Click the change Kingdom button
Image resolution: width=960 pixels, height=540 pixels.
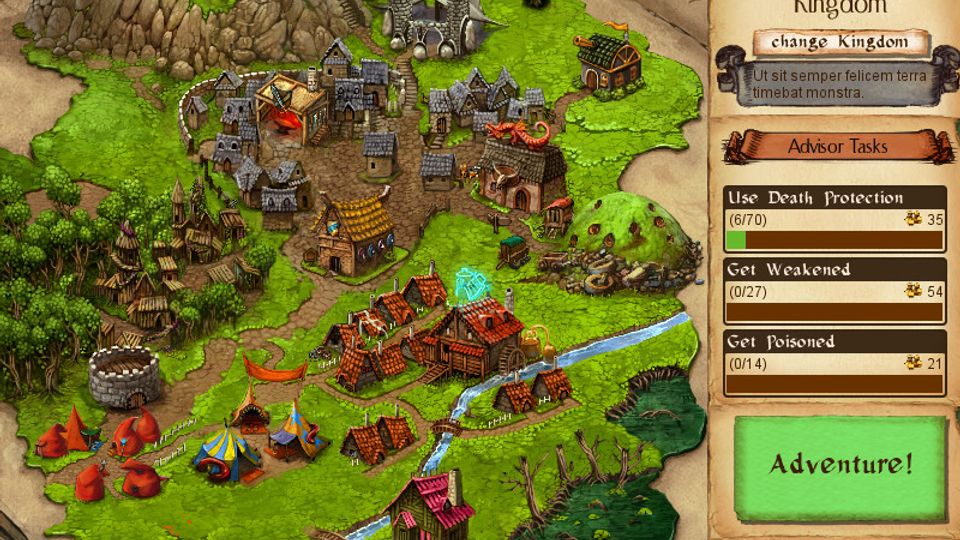(x=840, y=43)
